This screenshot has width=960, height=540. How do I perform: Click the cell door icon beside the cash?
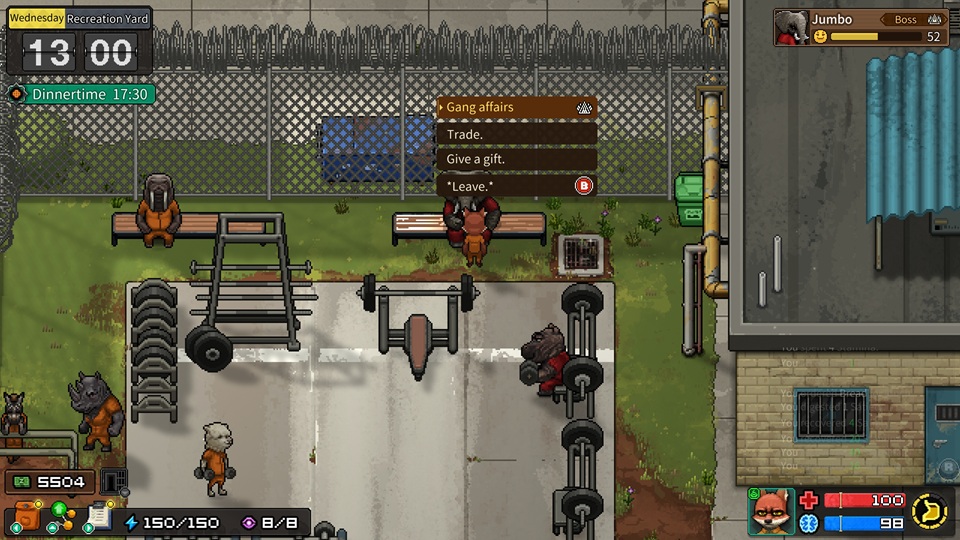115,481
